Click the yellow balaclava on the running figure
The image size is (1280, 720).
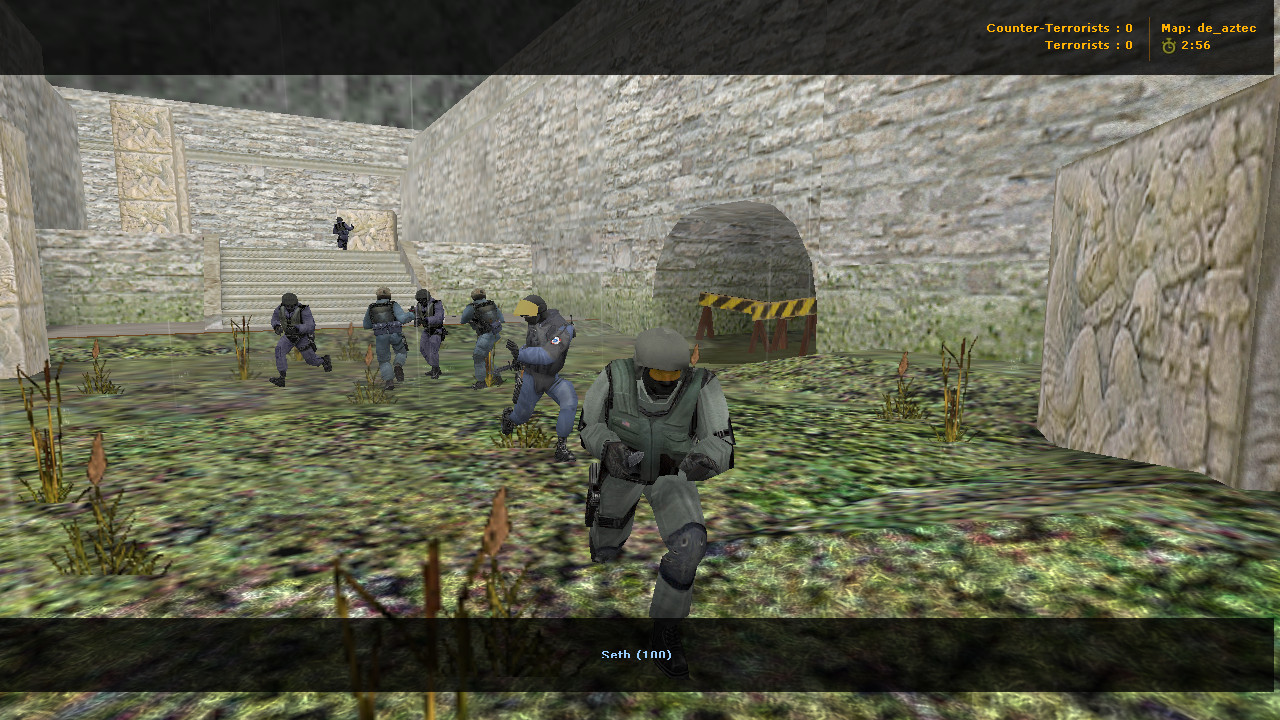click(529, 310)
